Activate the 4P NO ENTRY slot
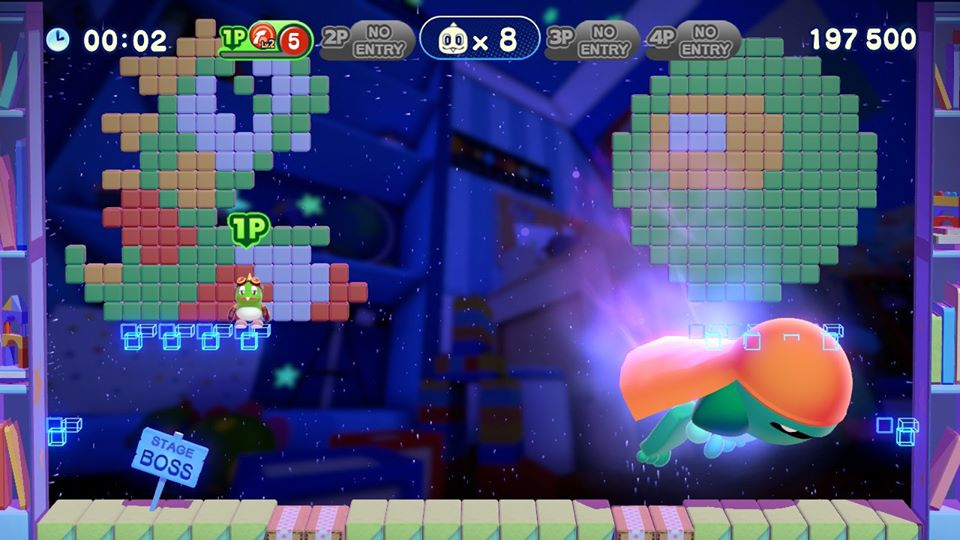Screen dimensions: 960x540 [x=692, y=40]
